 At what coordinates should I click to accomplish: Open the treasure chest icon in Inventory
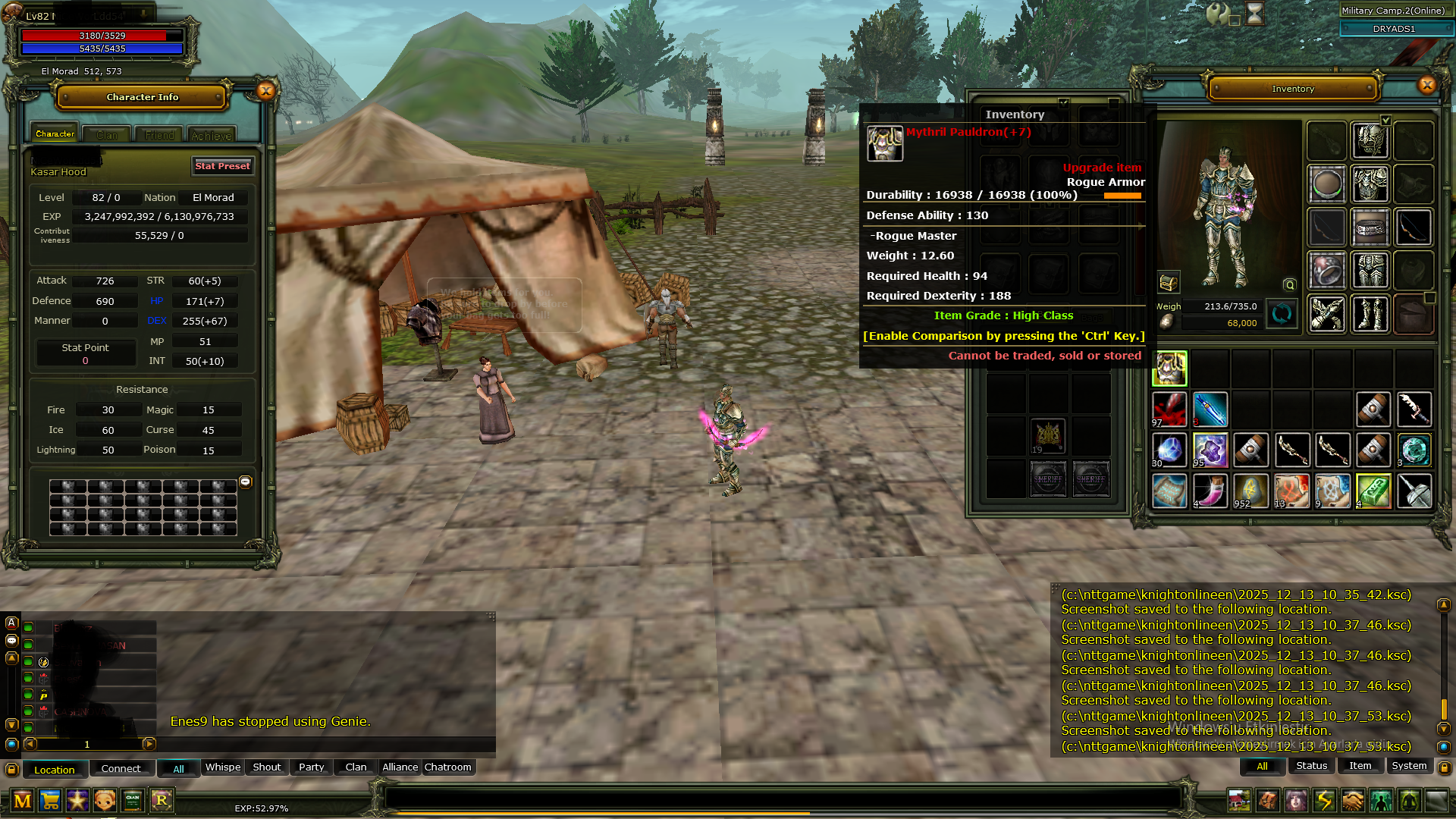tap(1169, 283)
